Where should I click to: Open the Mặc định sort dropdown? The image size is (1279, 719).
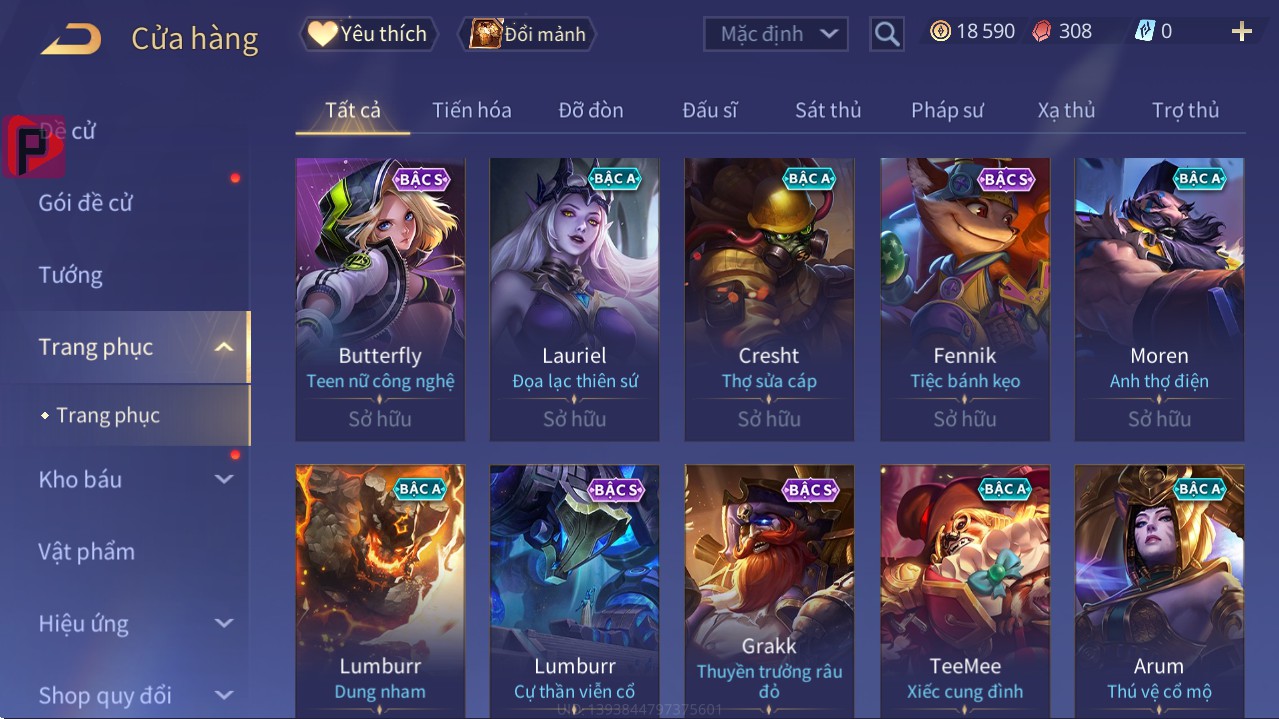pyautogui.click(x=776, y=34)
